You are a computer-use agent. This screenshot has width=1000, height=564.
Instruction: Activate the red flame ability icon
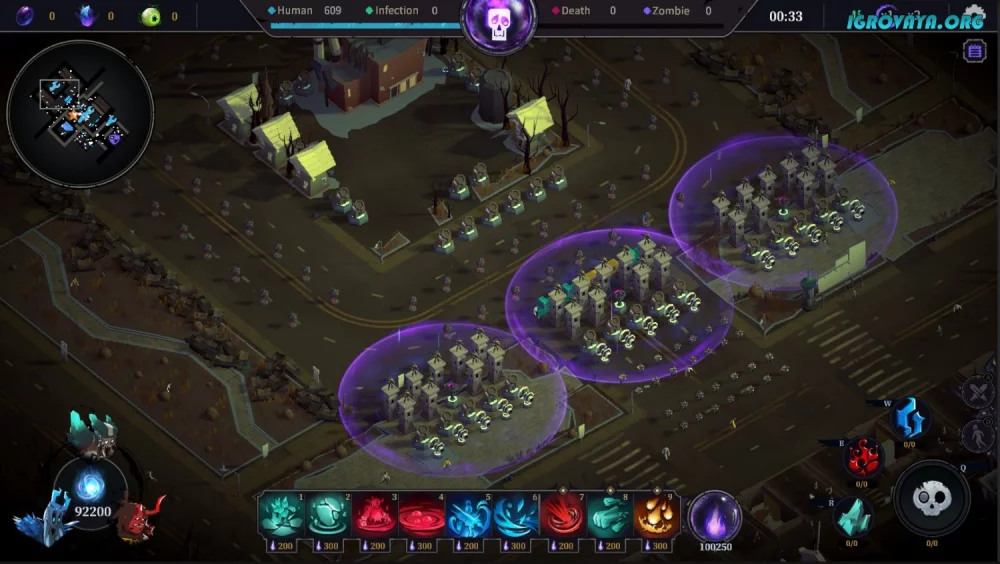tap(862, 457)
